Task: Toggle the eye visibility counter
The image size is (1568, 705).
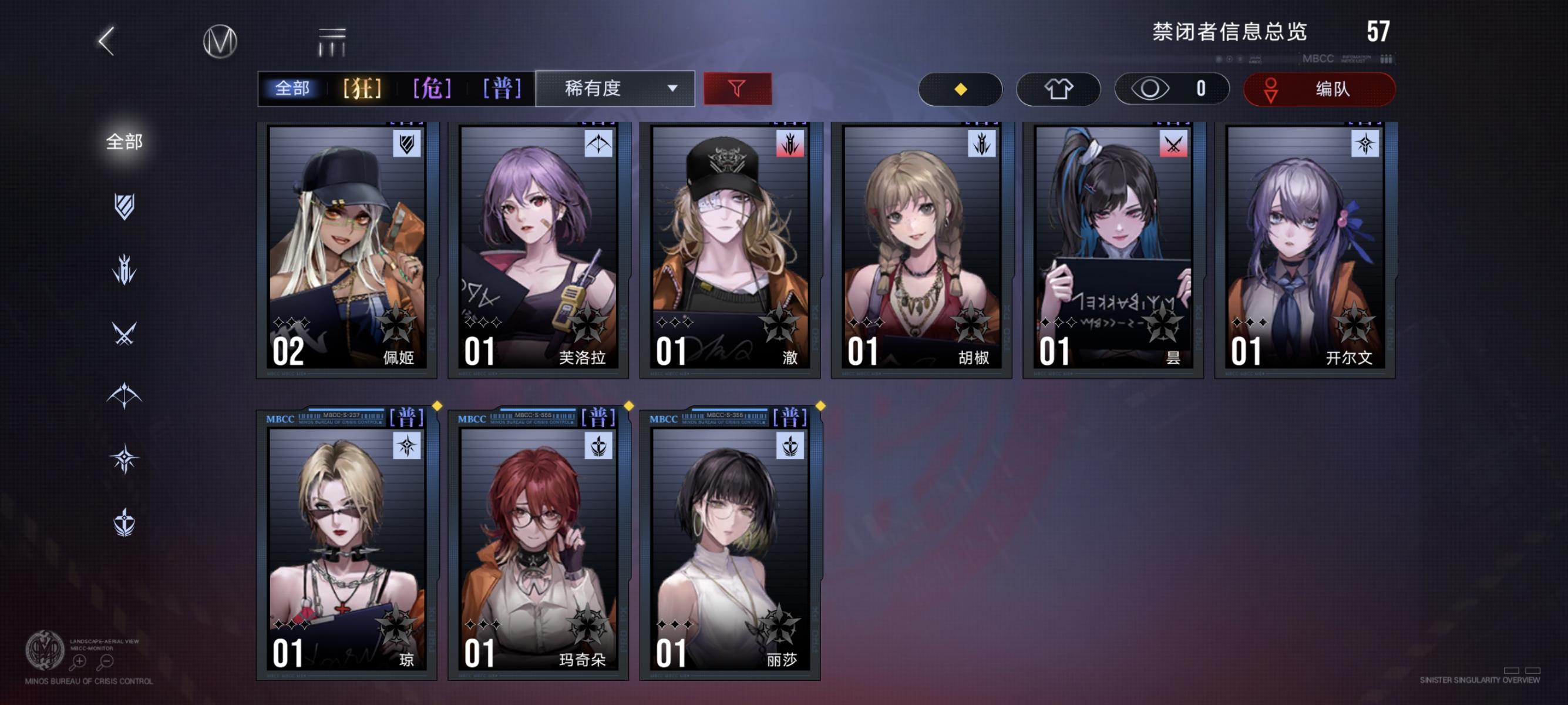Action: 1170,89
